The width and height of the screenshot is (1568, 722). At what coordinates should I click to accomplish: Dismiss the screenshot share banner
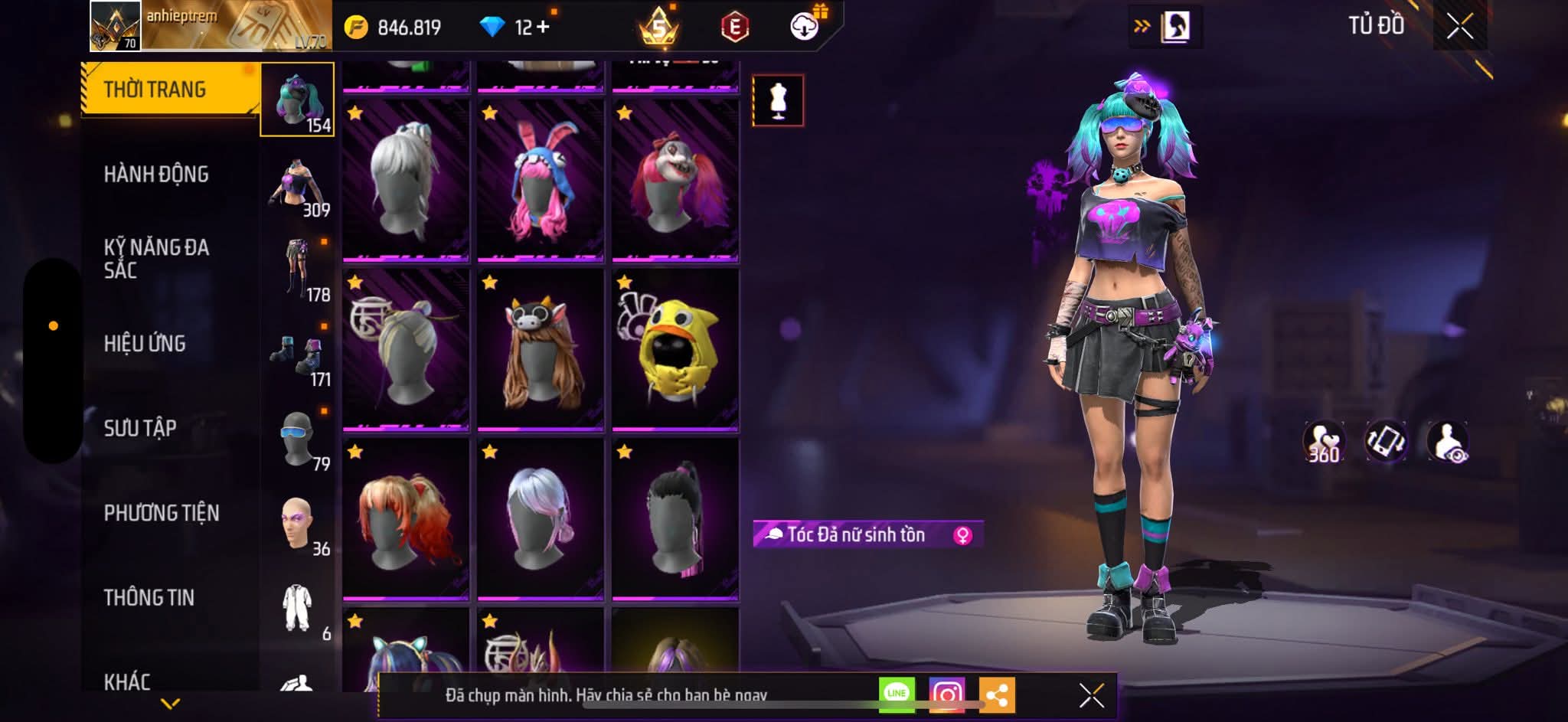(x=1091, y=695)
